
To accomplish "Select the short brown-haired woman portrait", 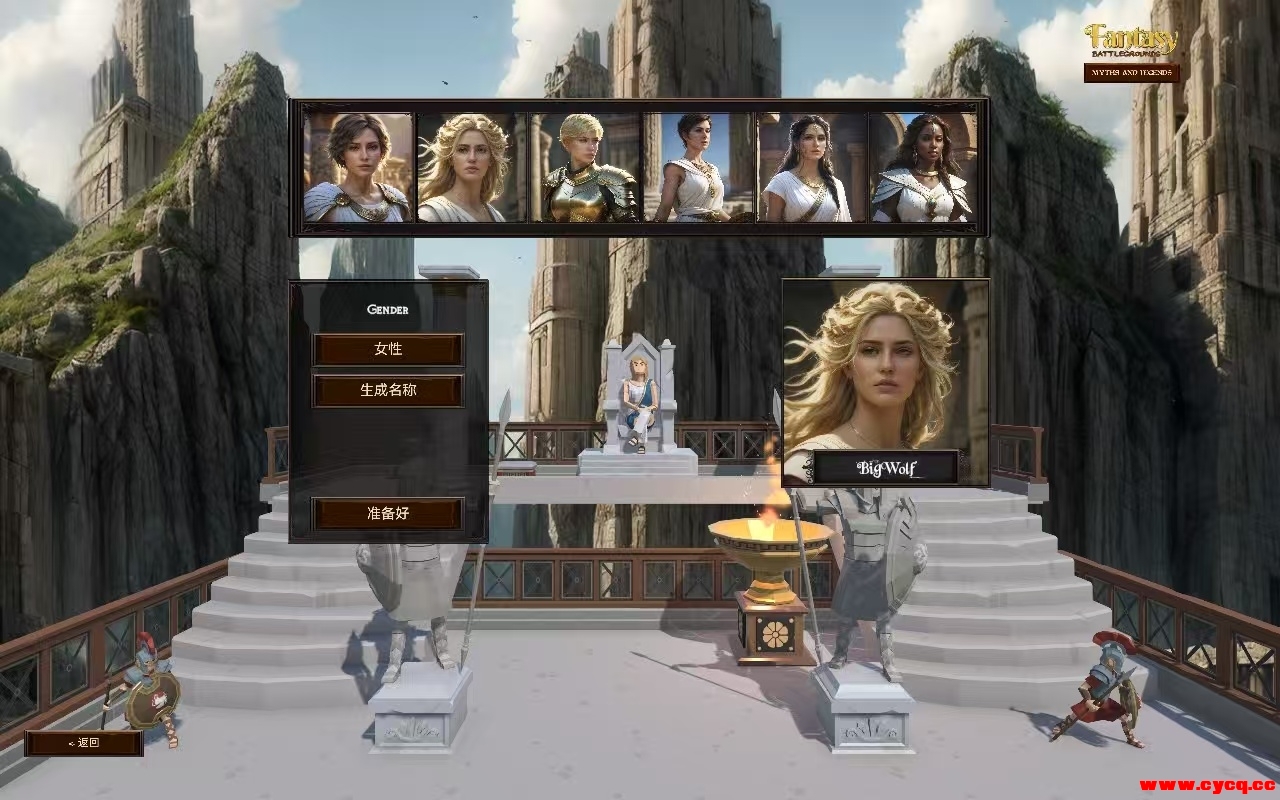I will point(358,167).
